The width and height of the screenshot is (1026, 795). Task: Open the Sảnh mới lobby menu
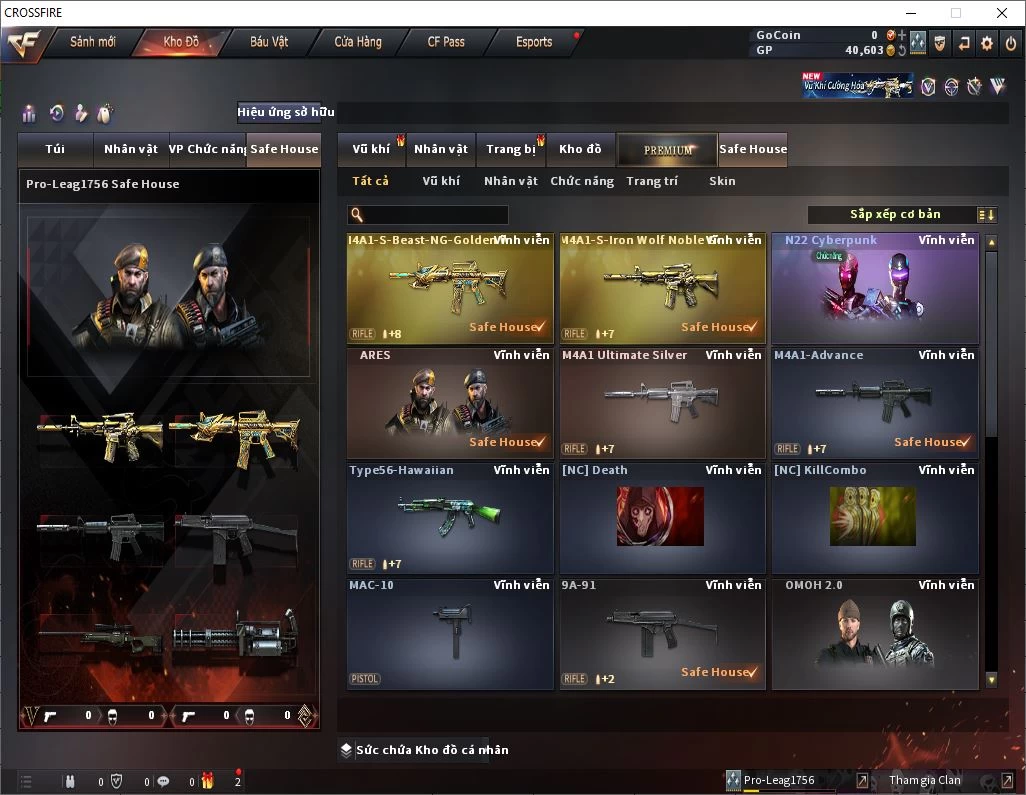tap(92, 42)
